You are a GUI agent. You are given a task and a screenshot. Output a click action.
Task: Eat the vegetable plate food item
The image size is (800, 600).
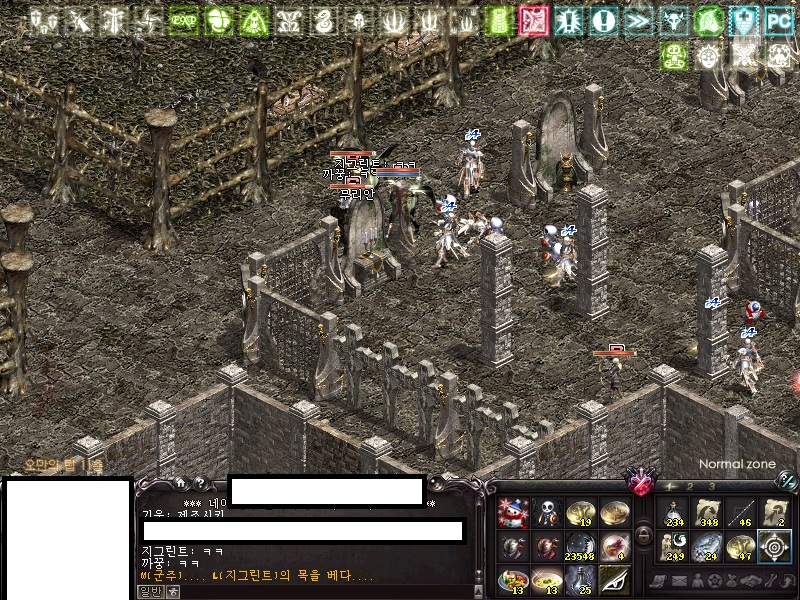point(513,580)
